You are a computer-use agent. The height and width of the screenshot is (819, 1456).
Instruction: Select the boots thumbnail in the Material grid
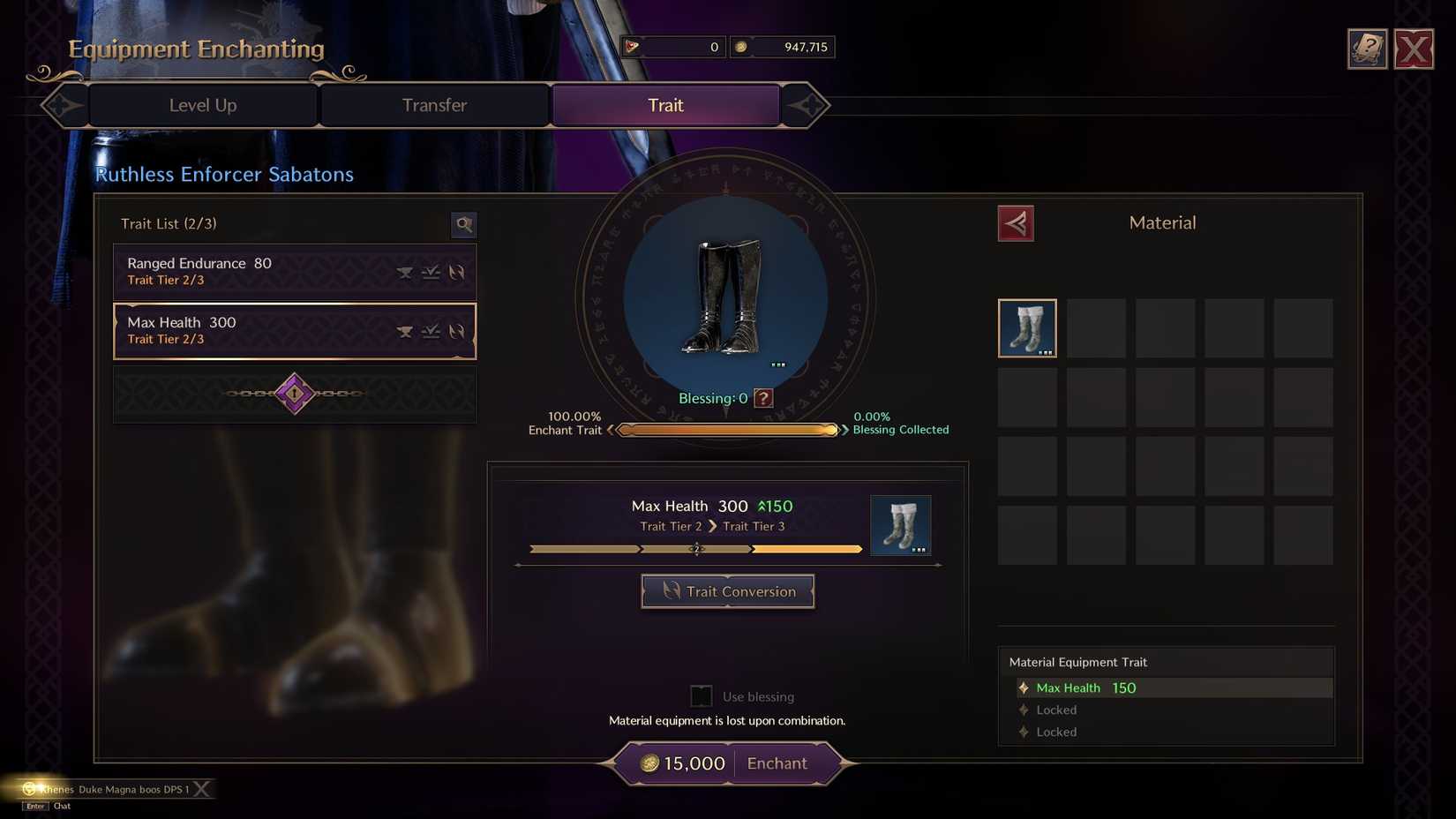1026,327
